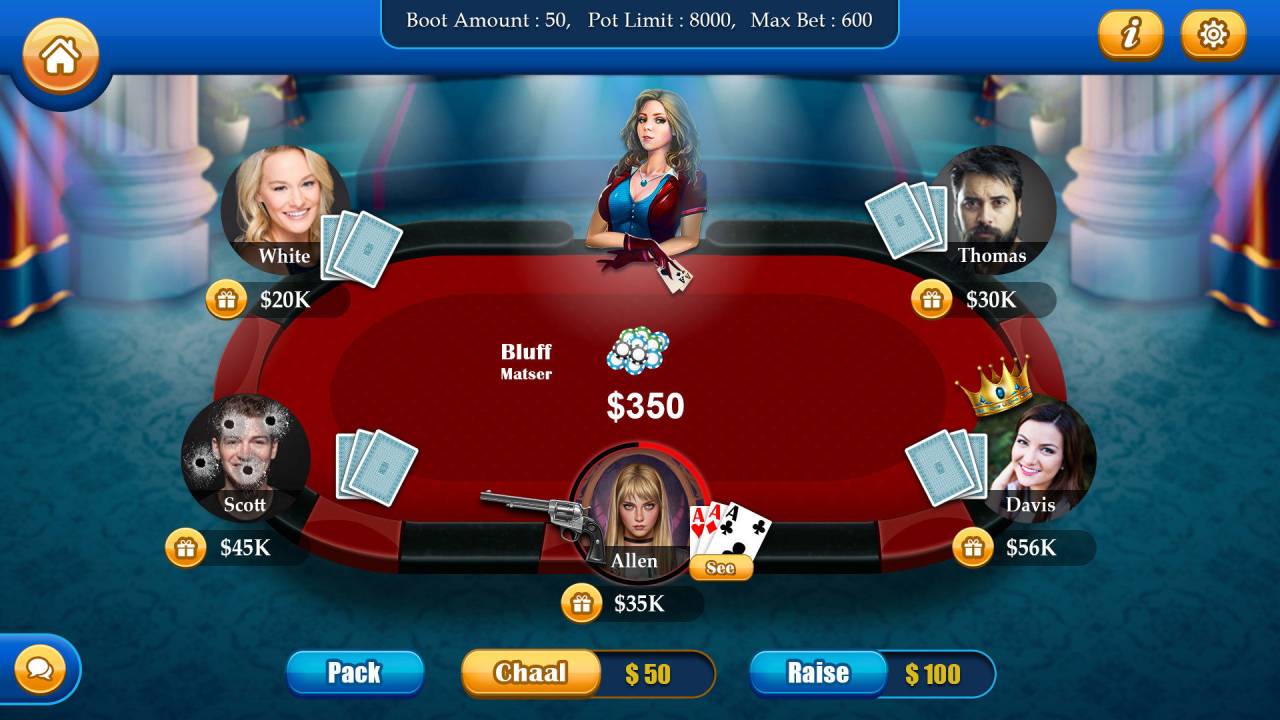Click the crown above Davis's avatar

click(993, 387)
